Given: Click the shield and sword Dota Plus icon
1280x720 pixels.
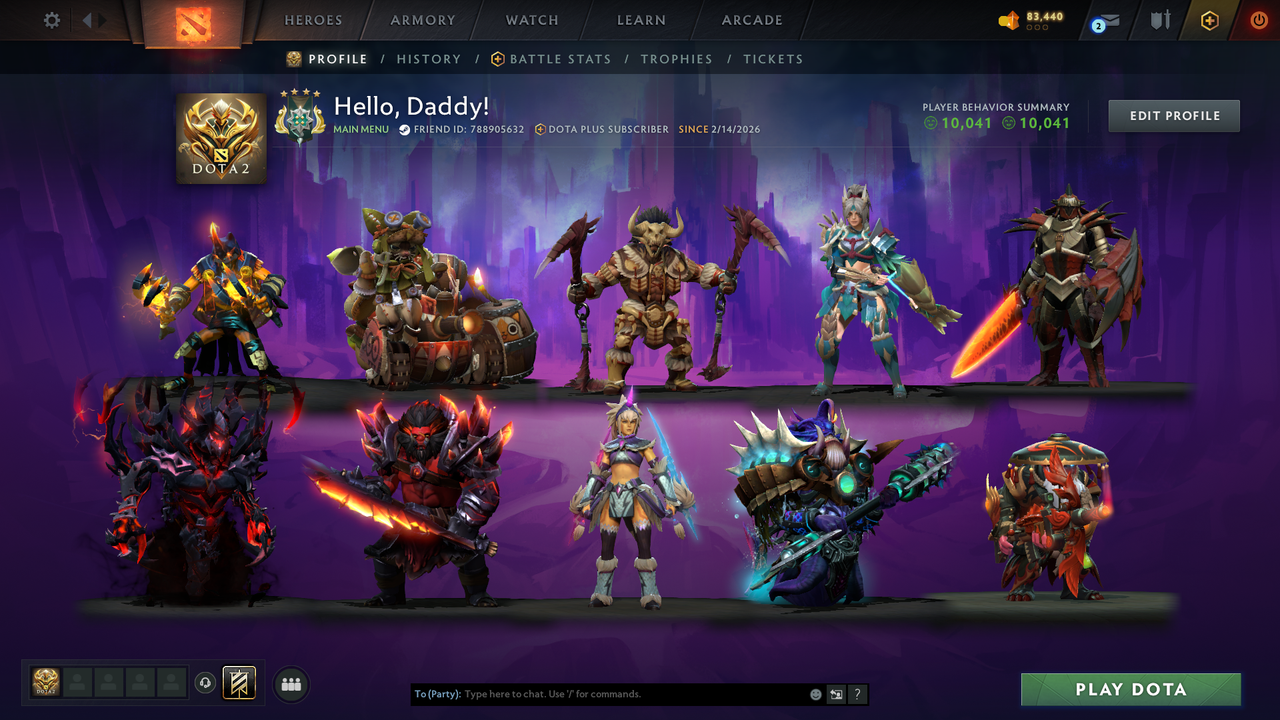Looking at the screenshot, I should (x=1158, y=20).
